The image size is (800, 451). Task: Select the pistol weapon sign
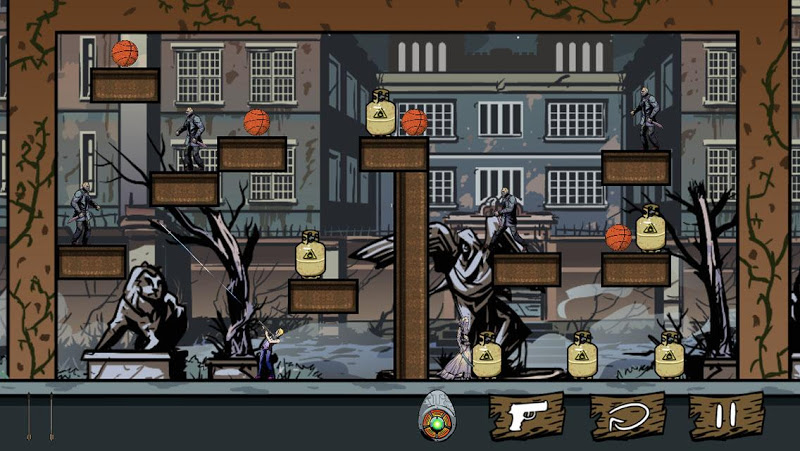[526, 416]
